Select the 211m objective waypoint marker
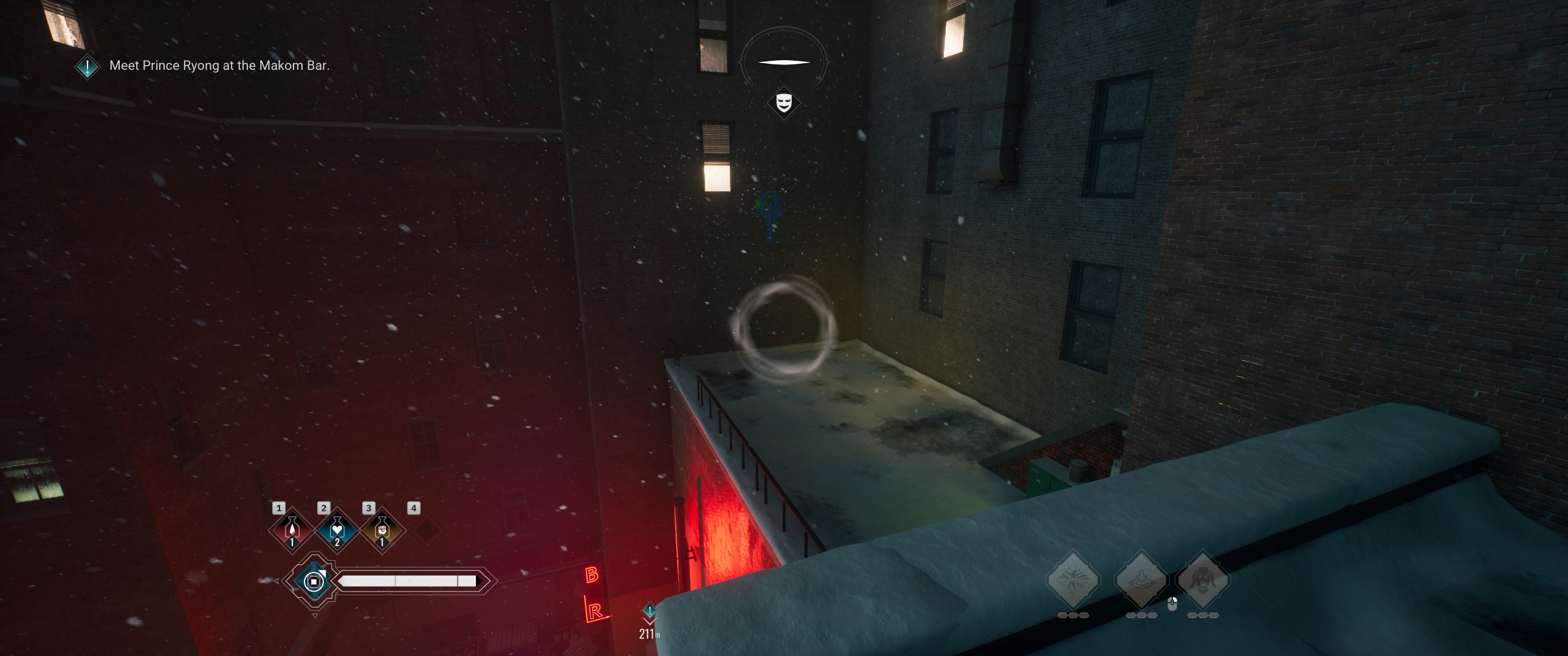The image size is (1568, 656). (x=650, y=611)
